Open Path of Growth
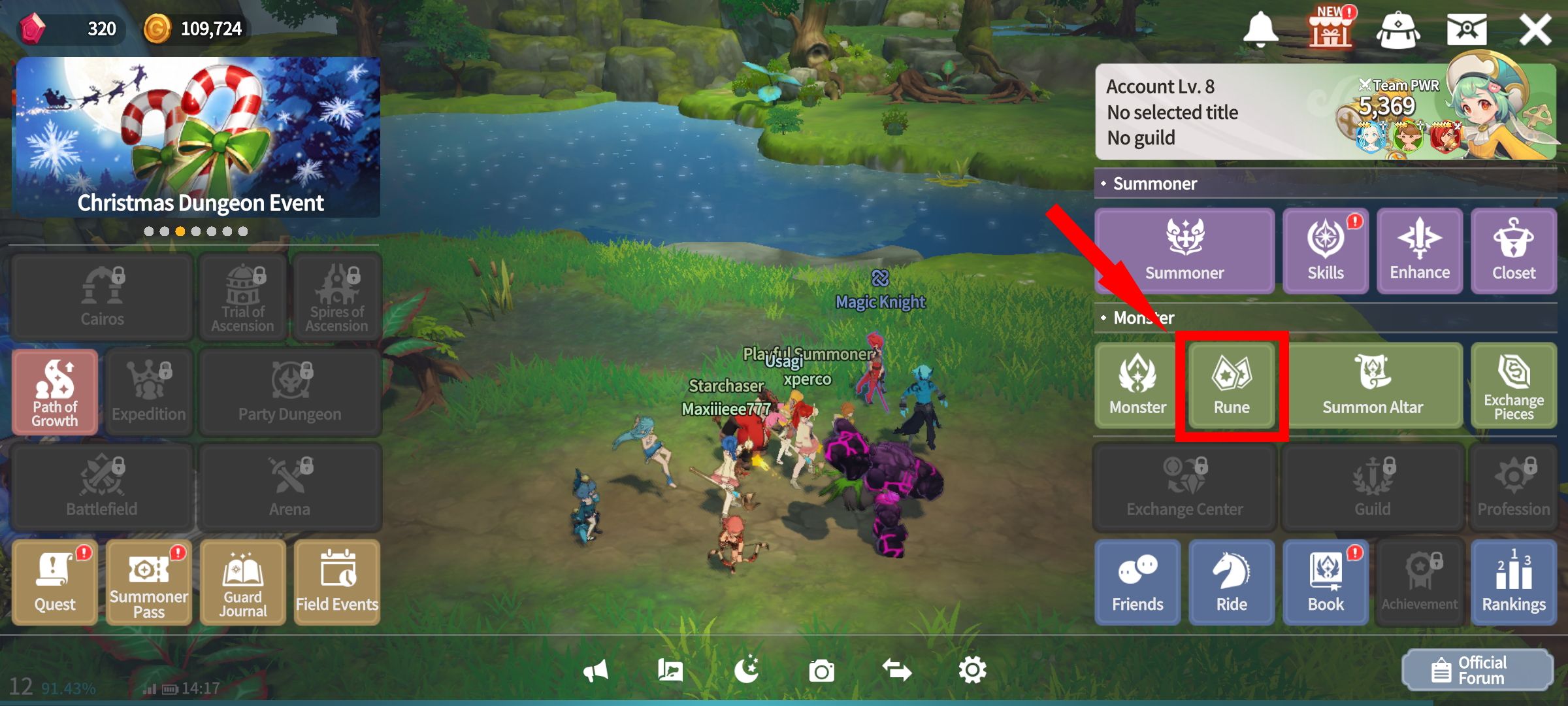 pyautogui.click(x=55, y=392)
